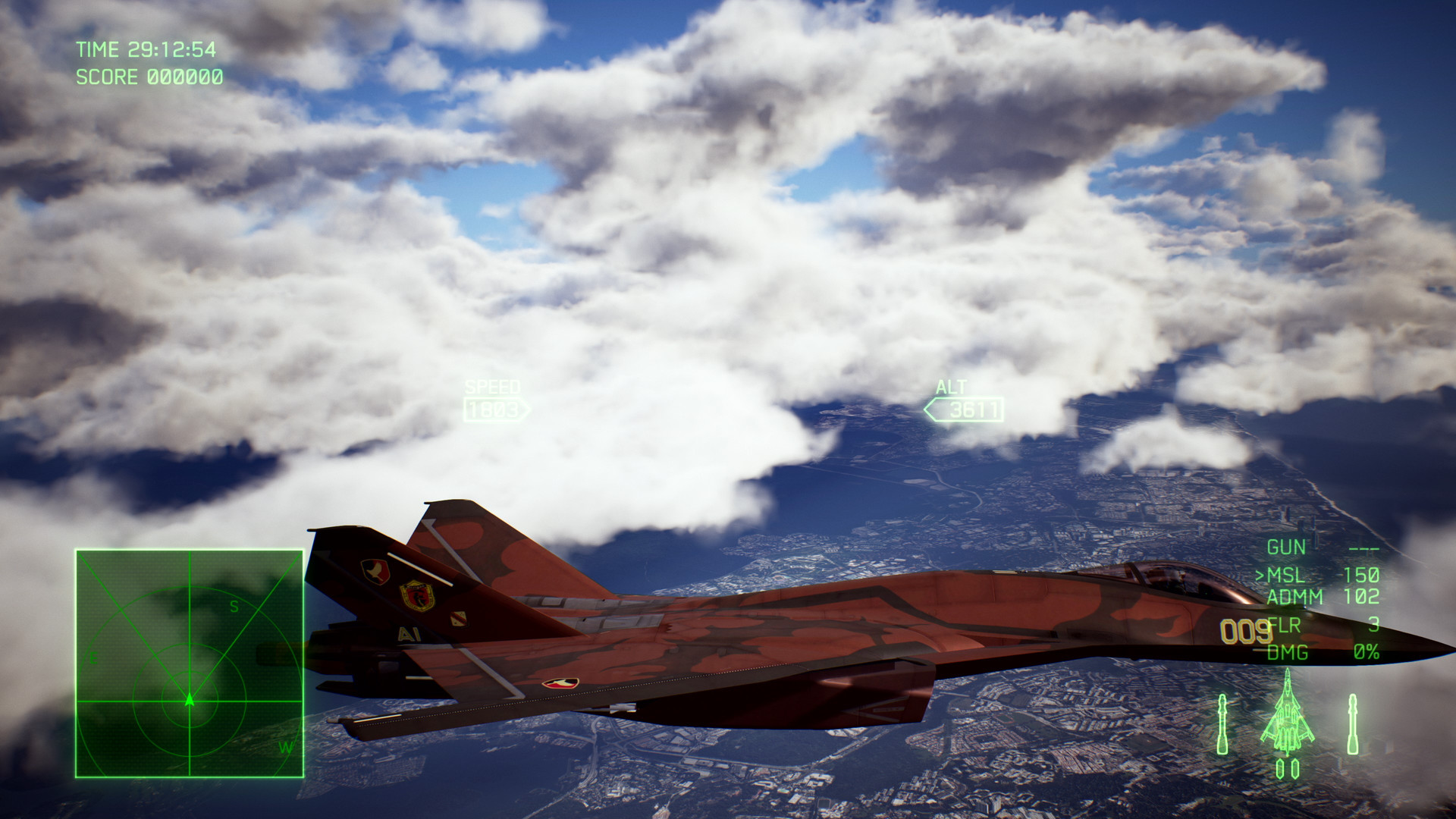Click the SCORE 000000 readout
Image resolution: width=1456 pixels, height=819 pixels.
click(x=149, y=77)
